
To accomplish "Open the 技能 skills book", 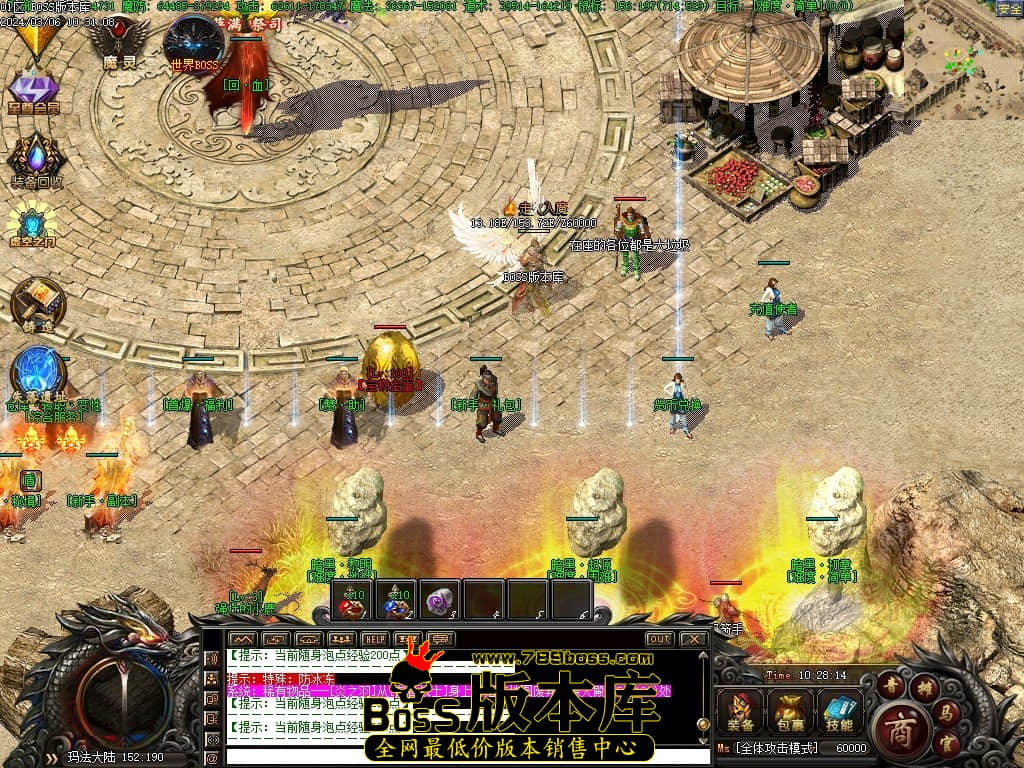I will click(839, 711).
